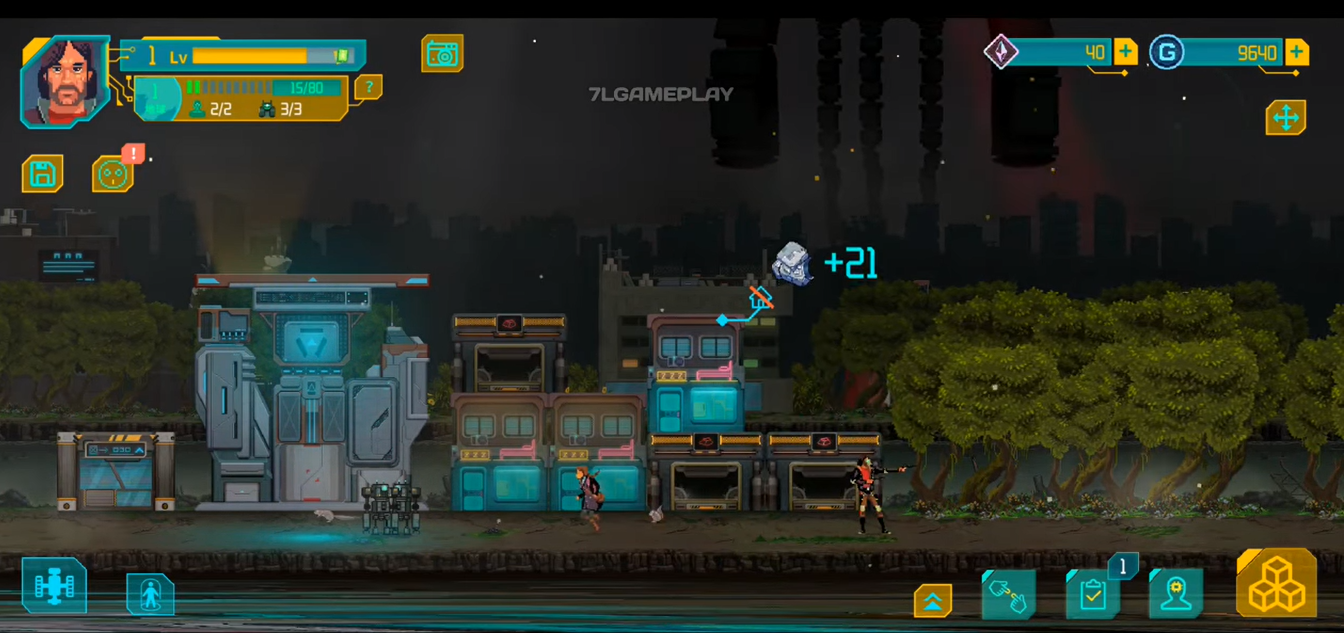Tap the camera screenshot button
This screenshot has width=1344, height=633.
click(442, 54)
